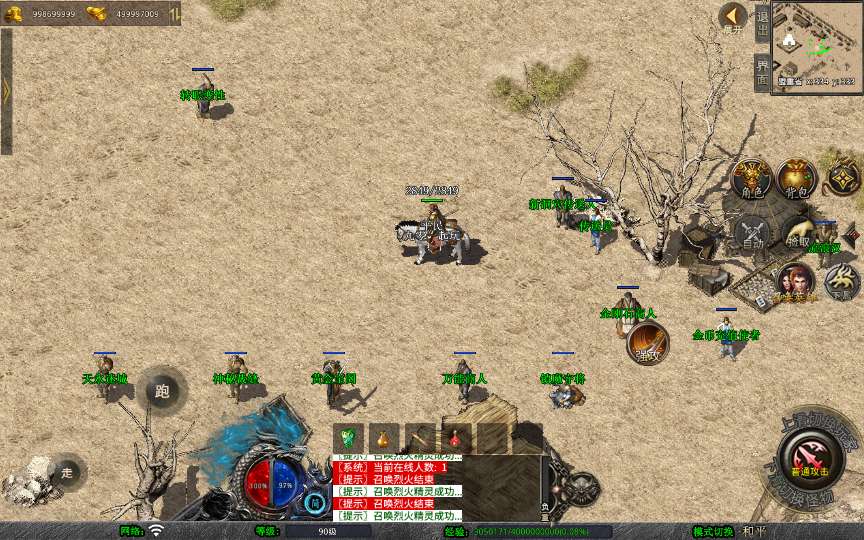
Task: Click the 退出 exit button
Action: [762, 21]
